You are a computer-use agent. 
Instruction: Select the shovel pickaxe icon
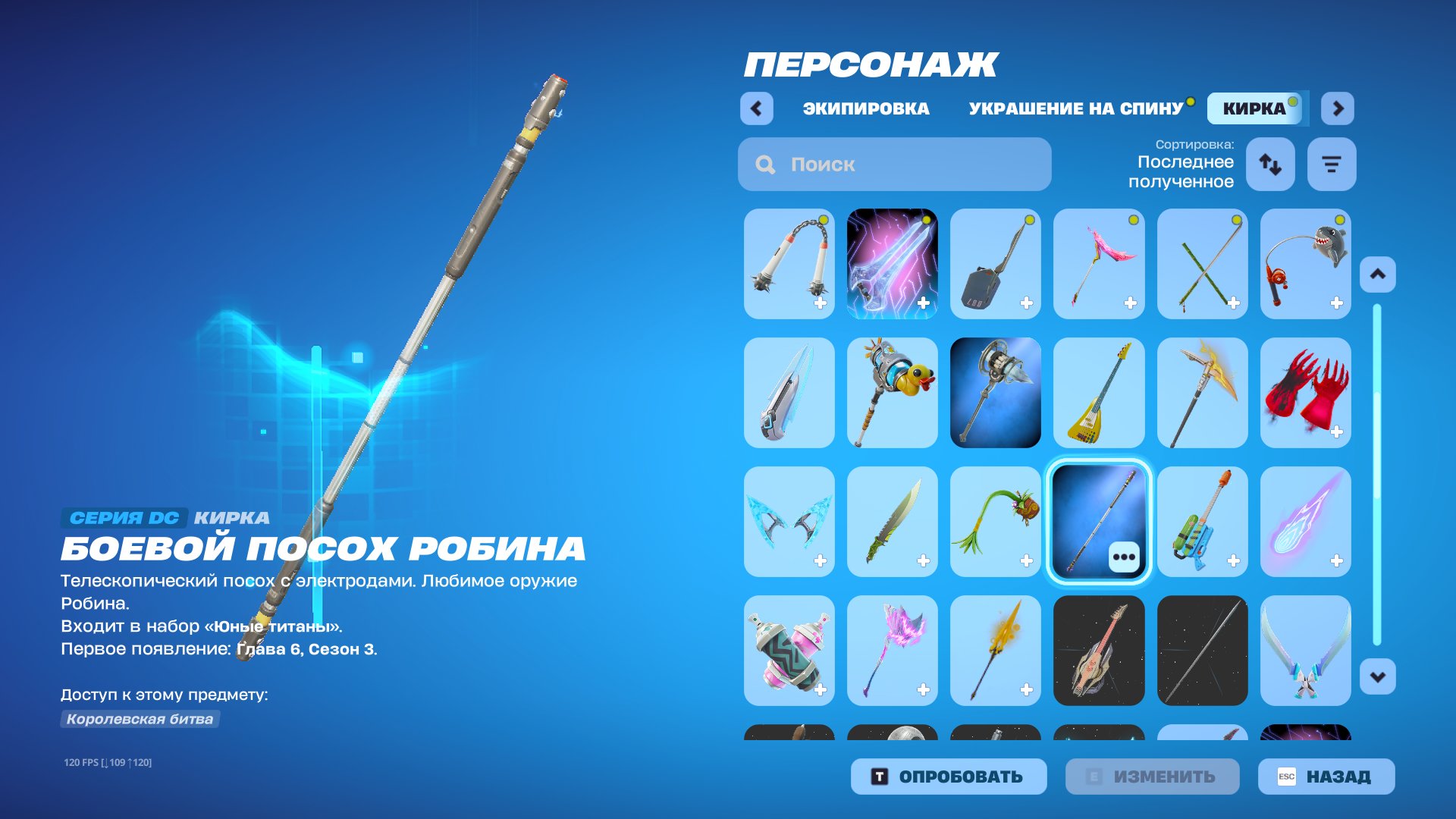(x=996, y=263)
